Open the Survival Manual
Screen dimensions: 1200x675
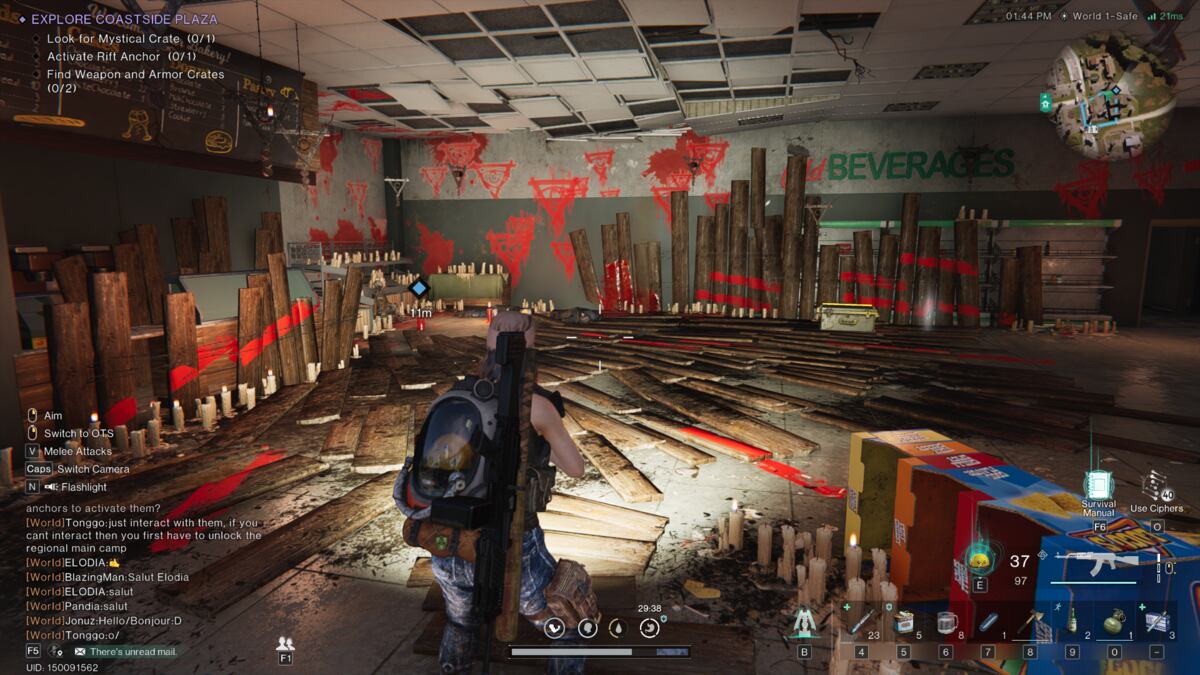[x=1099, y=487]
